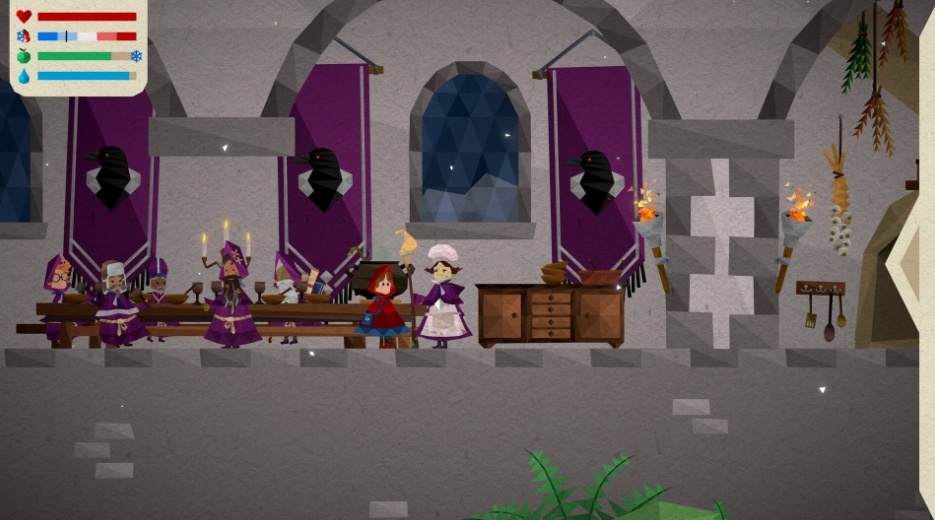Screen dimensions: 935x520
Task: Expand the side panel with the arrow tab
Action: click(911, 262)
